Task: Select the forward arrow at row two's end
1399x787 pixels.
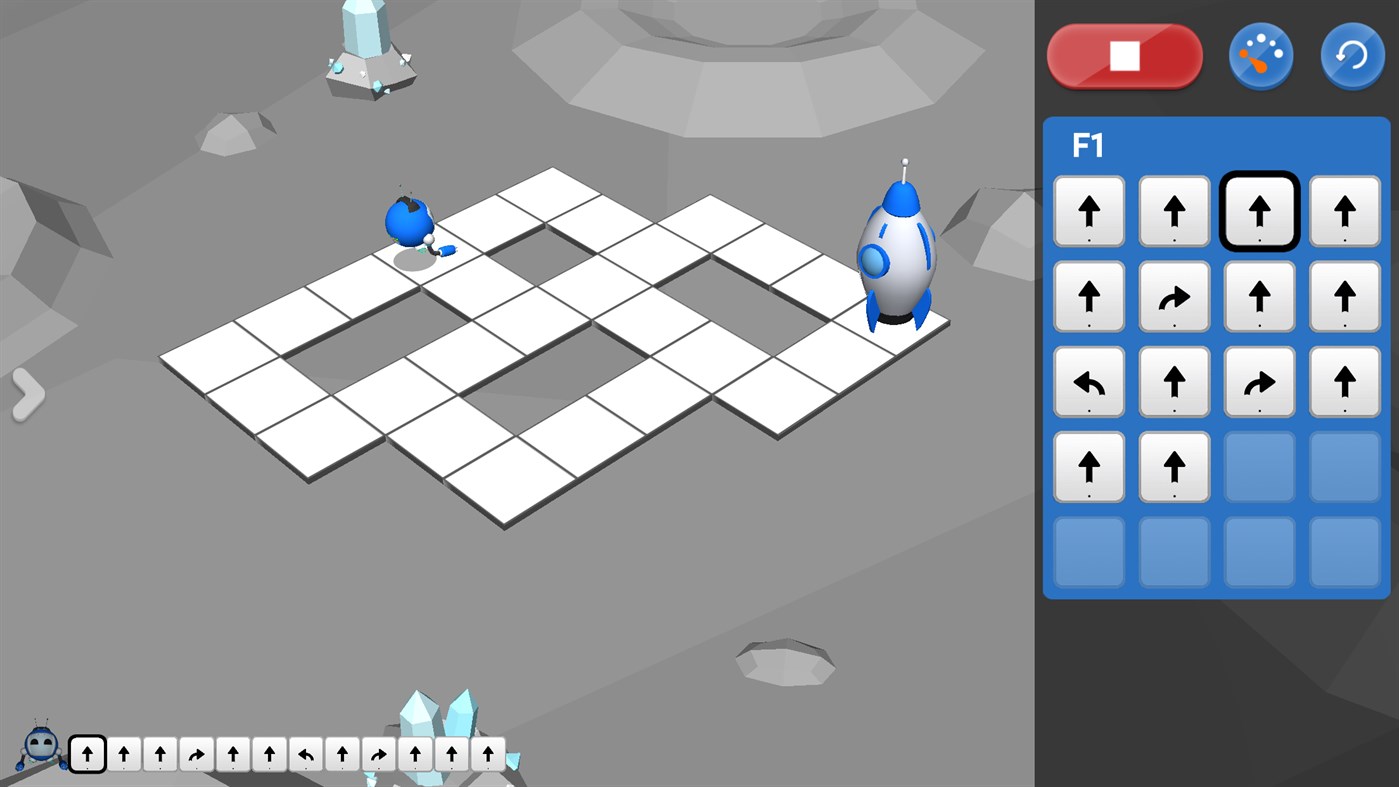Action: tap(1344, 296)
